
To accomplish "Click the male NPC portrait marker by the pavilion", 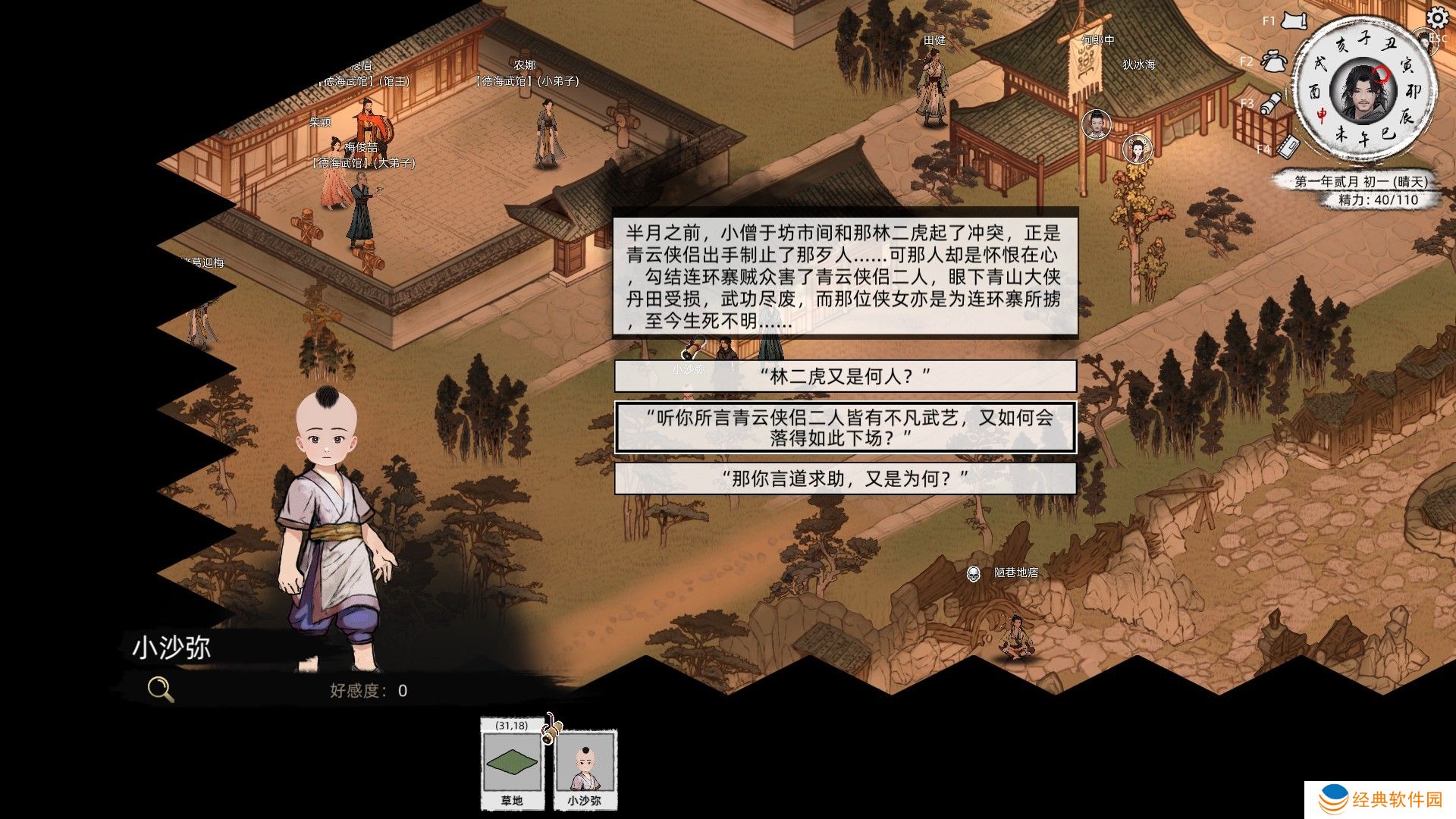I will (1096, 123).
